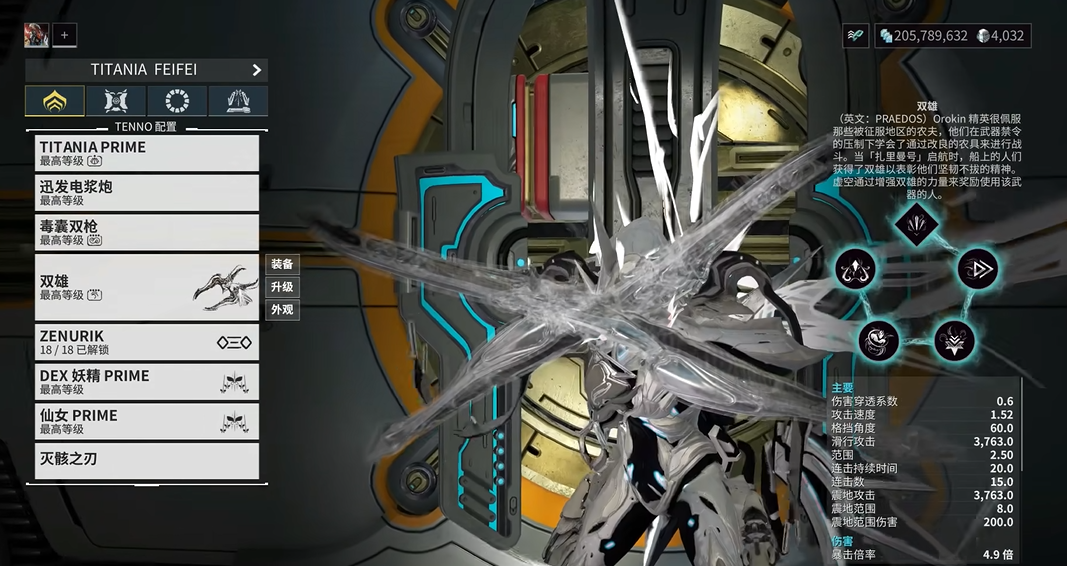
Task: Click the 装备 equip button
Action: click(282, 265)
